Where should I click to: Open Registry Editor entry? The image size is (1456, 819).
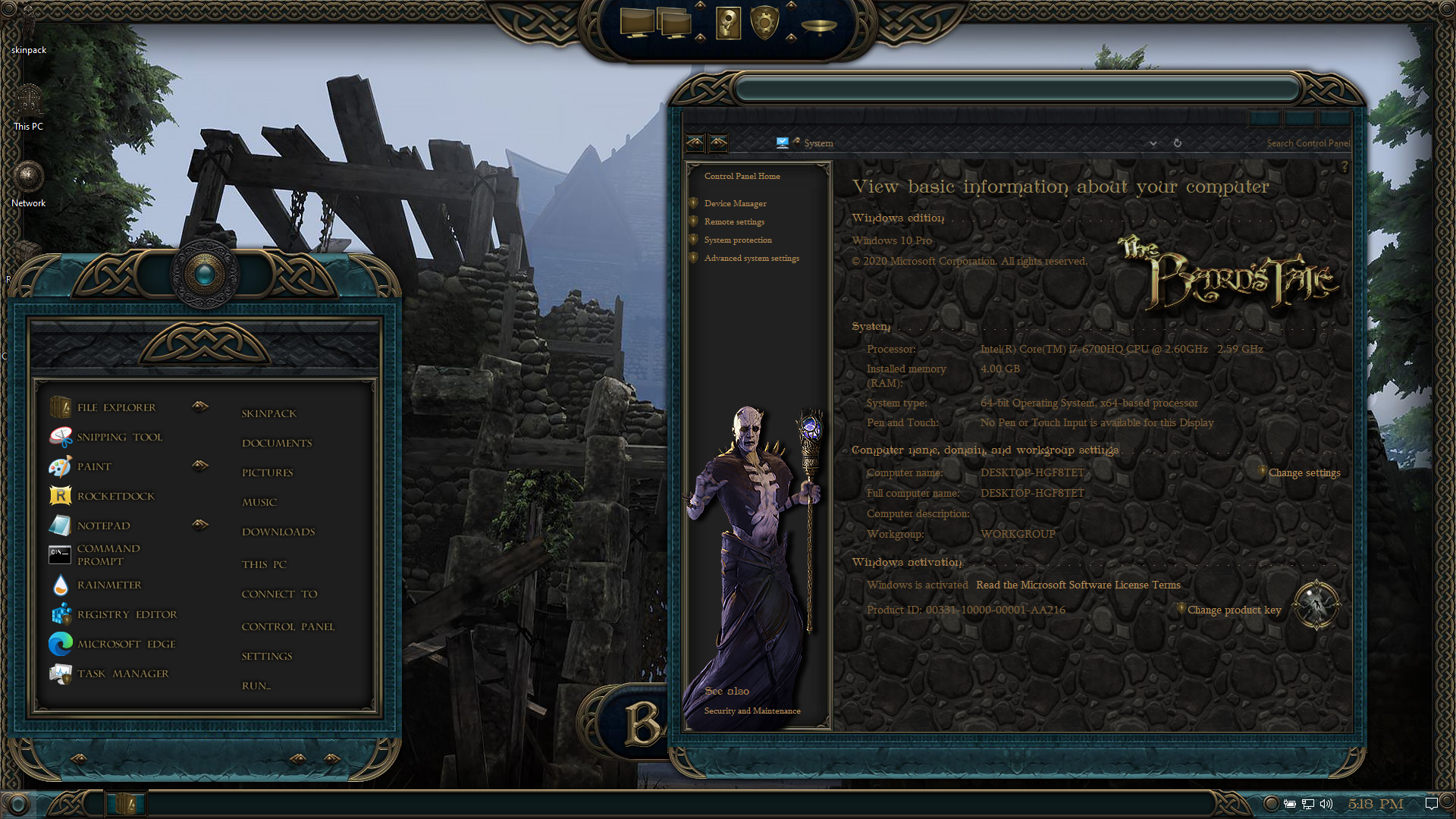click(127, 614)
